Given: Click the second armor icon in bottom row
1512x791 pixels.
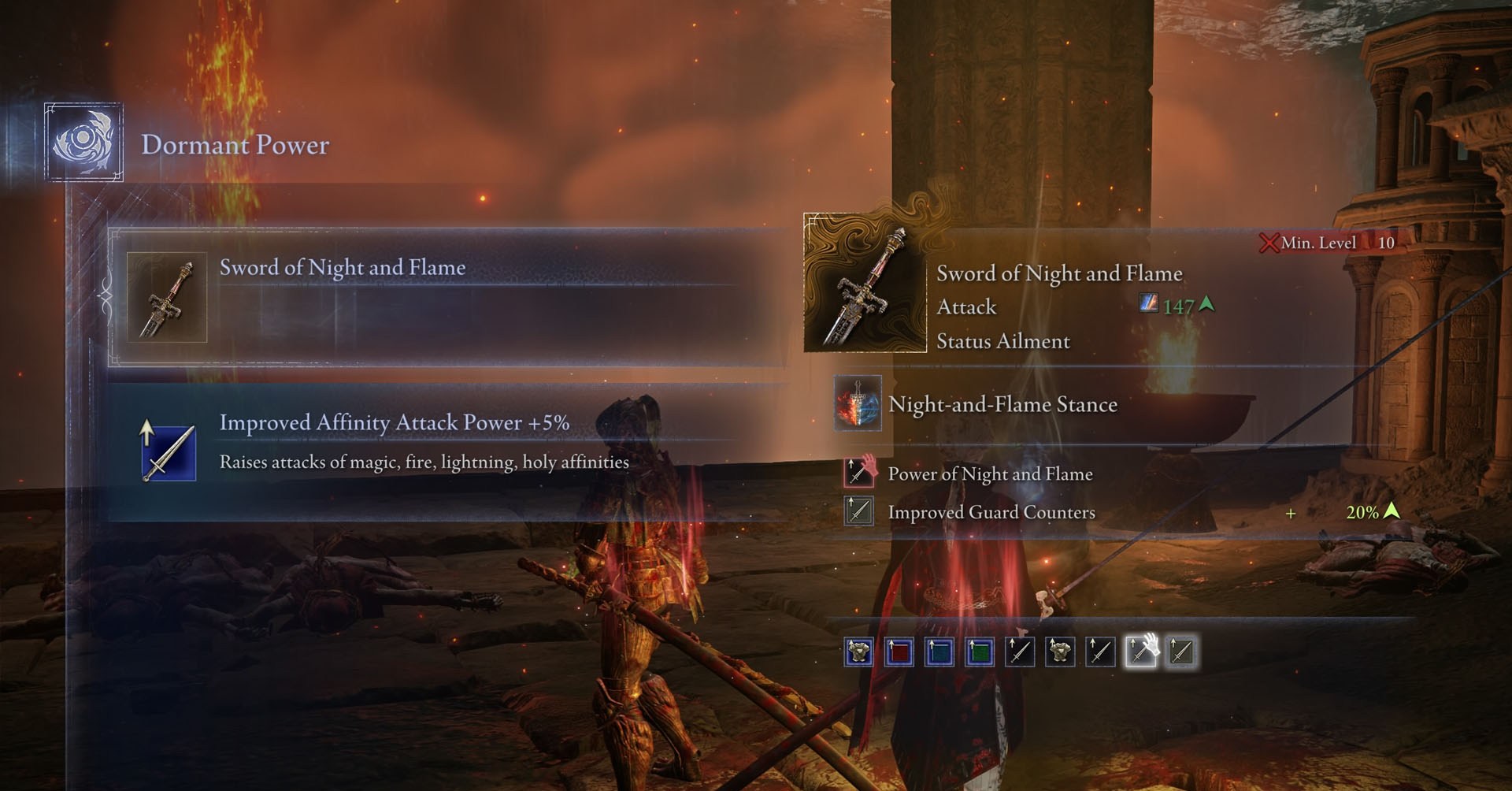Looking at the screenshot, I should pyautogui.click(x=1058, y=652).
